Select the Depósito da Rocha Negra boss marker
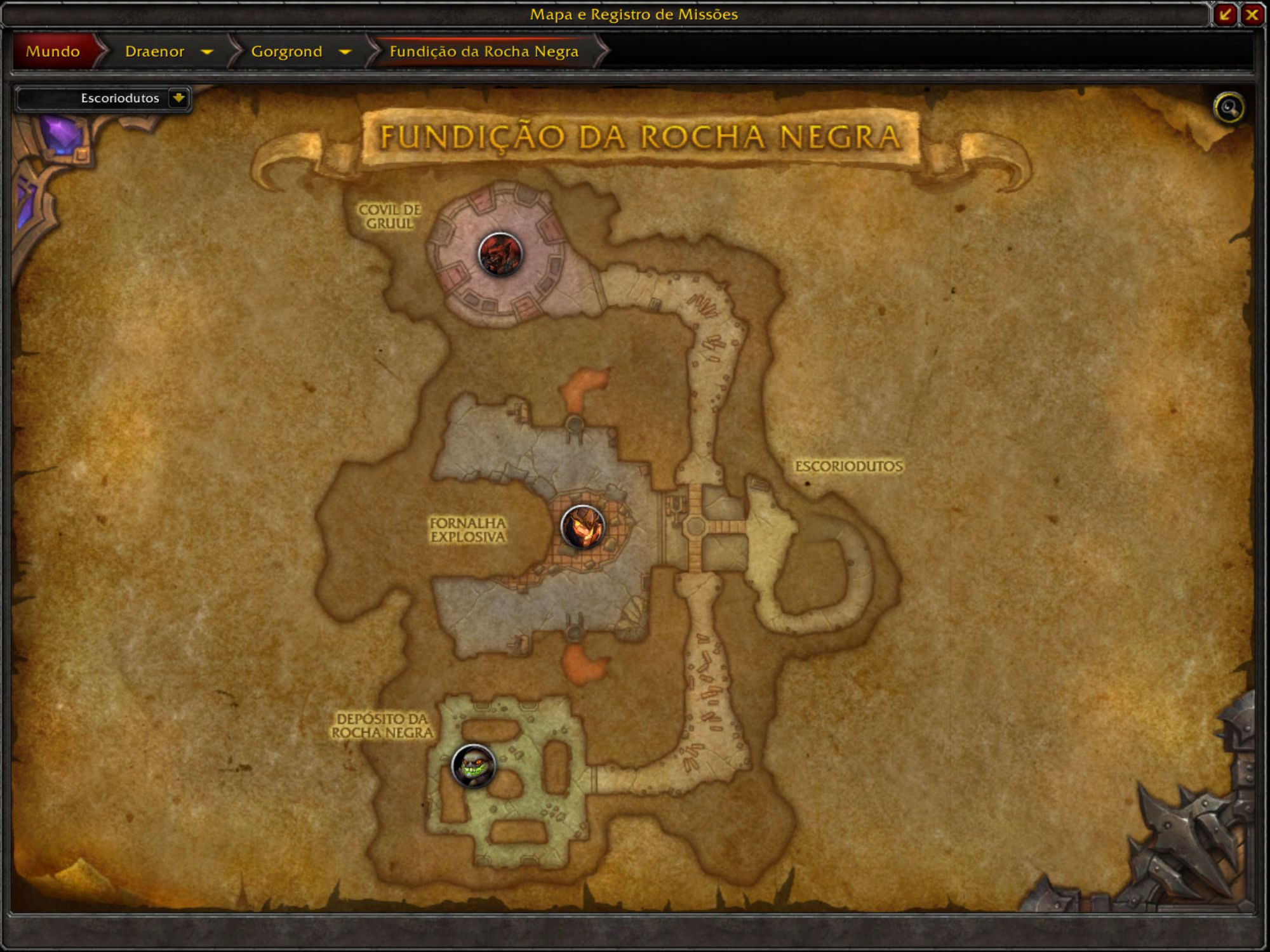 473,765
